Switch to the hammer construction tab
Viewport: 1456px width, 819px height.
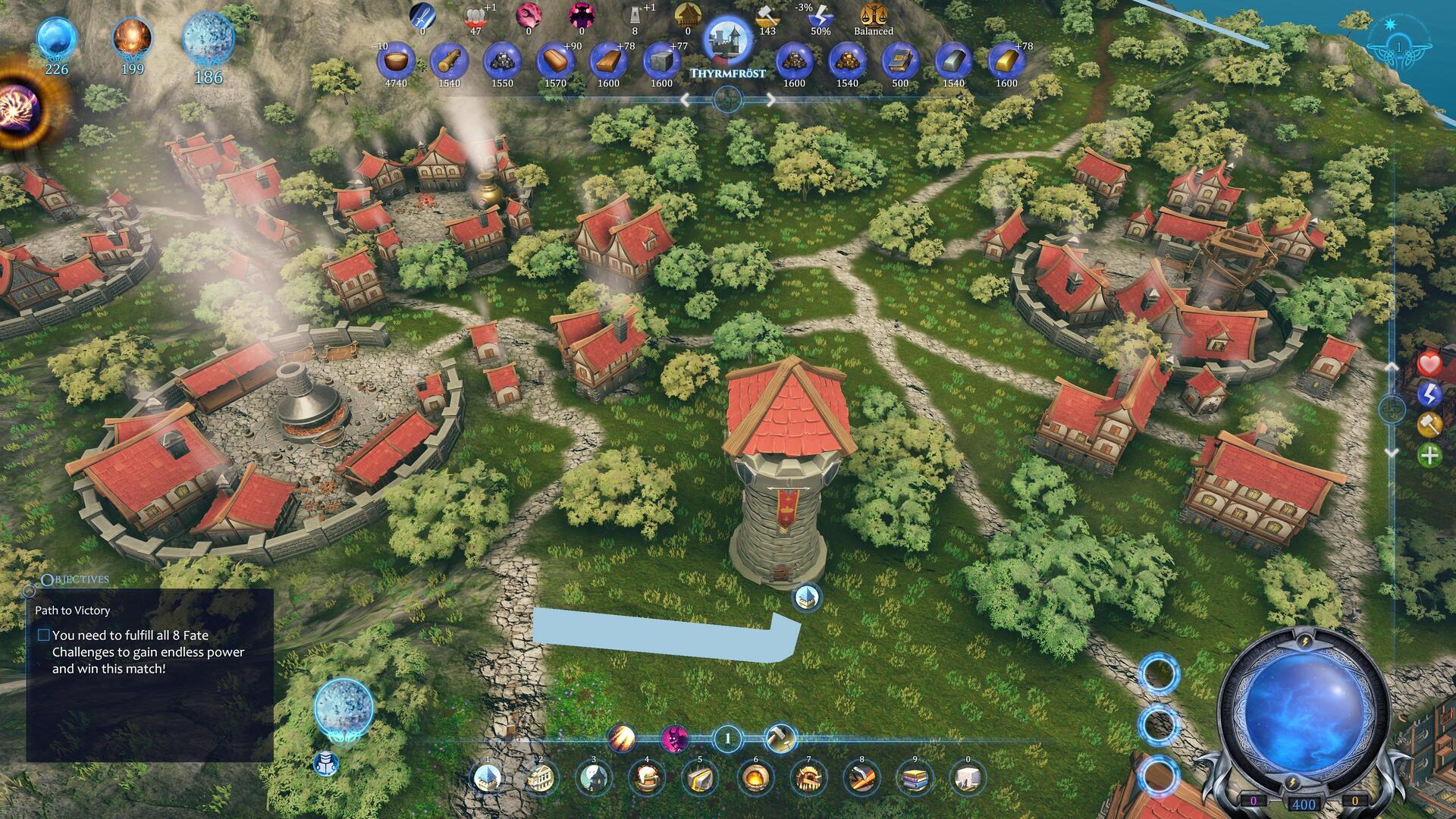point(780,737)
